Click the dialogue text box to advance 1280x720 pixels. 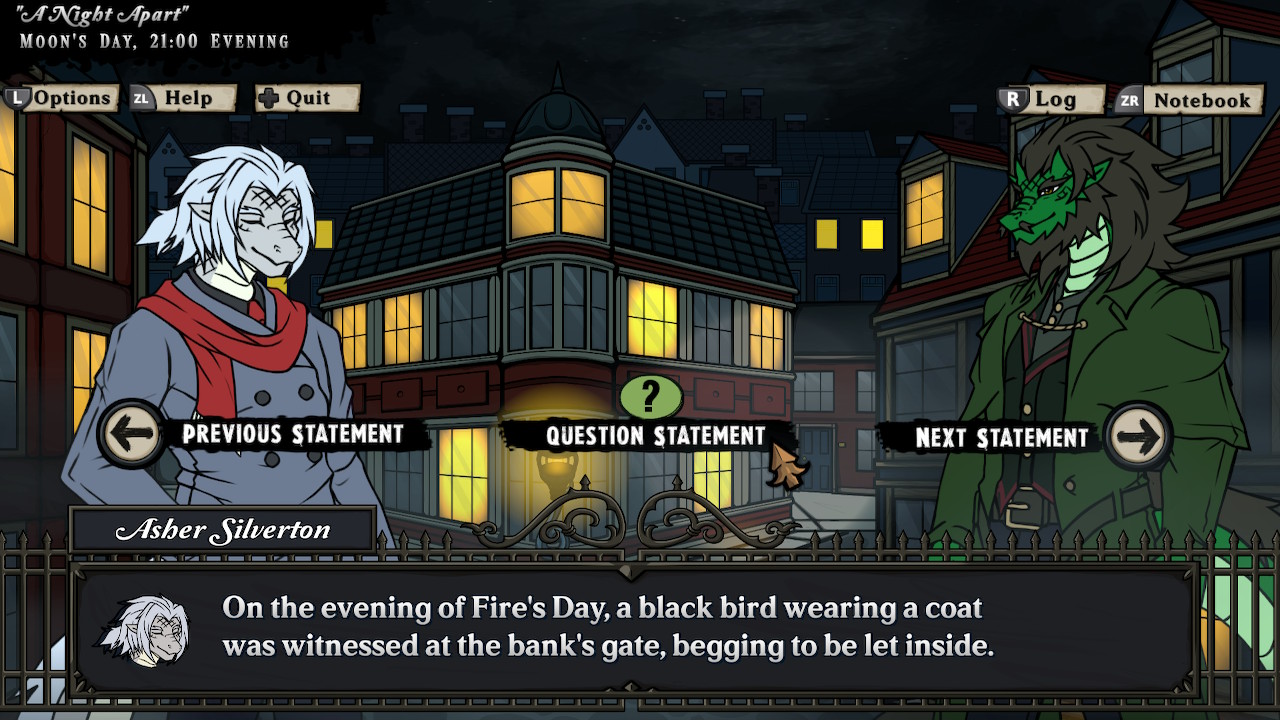point(640,625)
